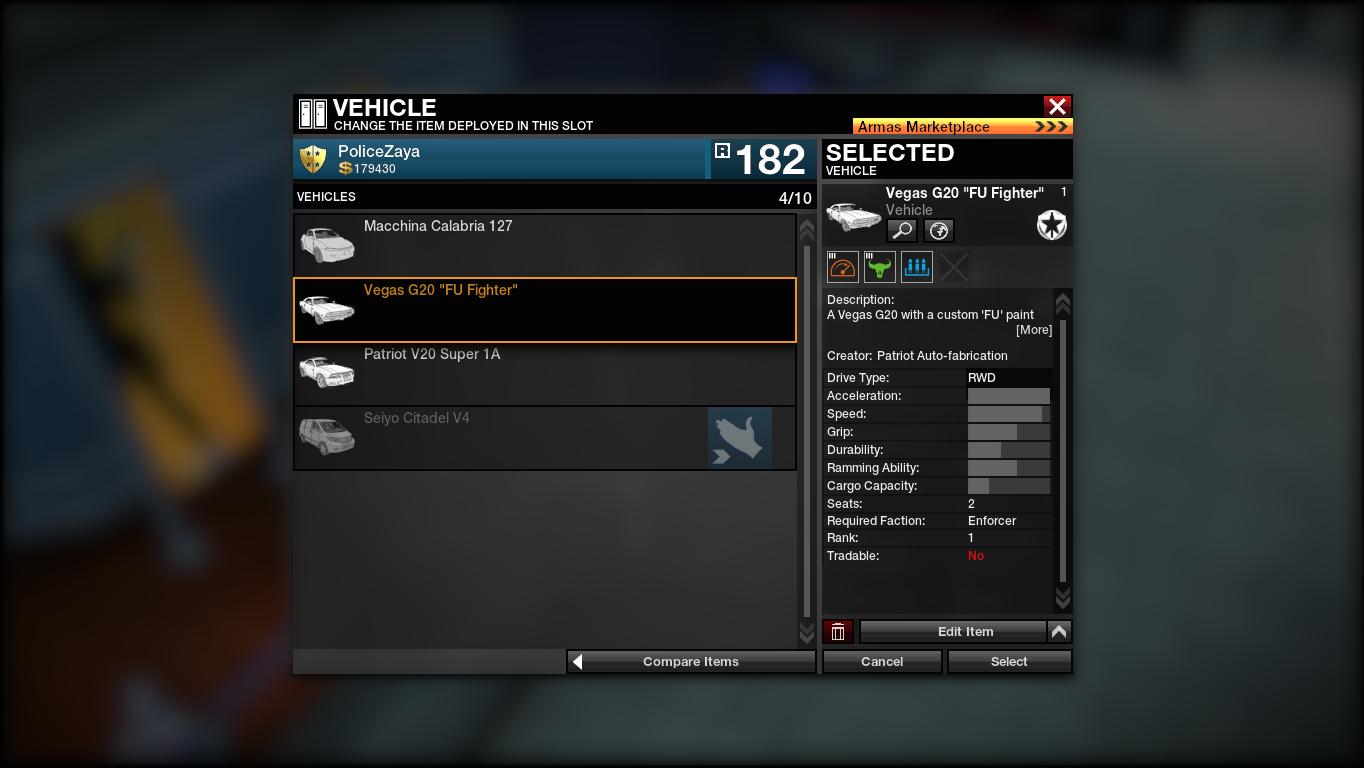Inspect vehicle with the magnifying glass
The image size is (1364, 768).
[902, 231]
